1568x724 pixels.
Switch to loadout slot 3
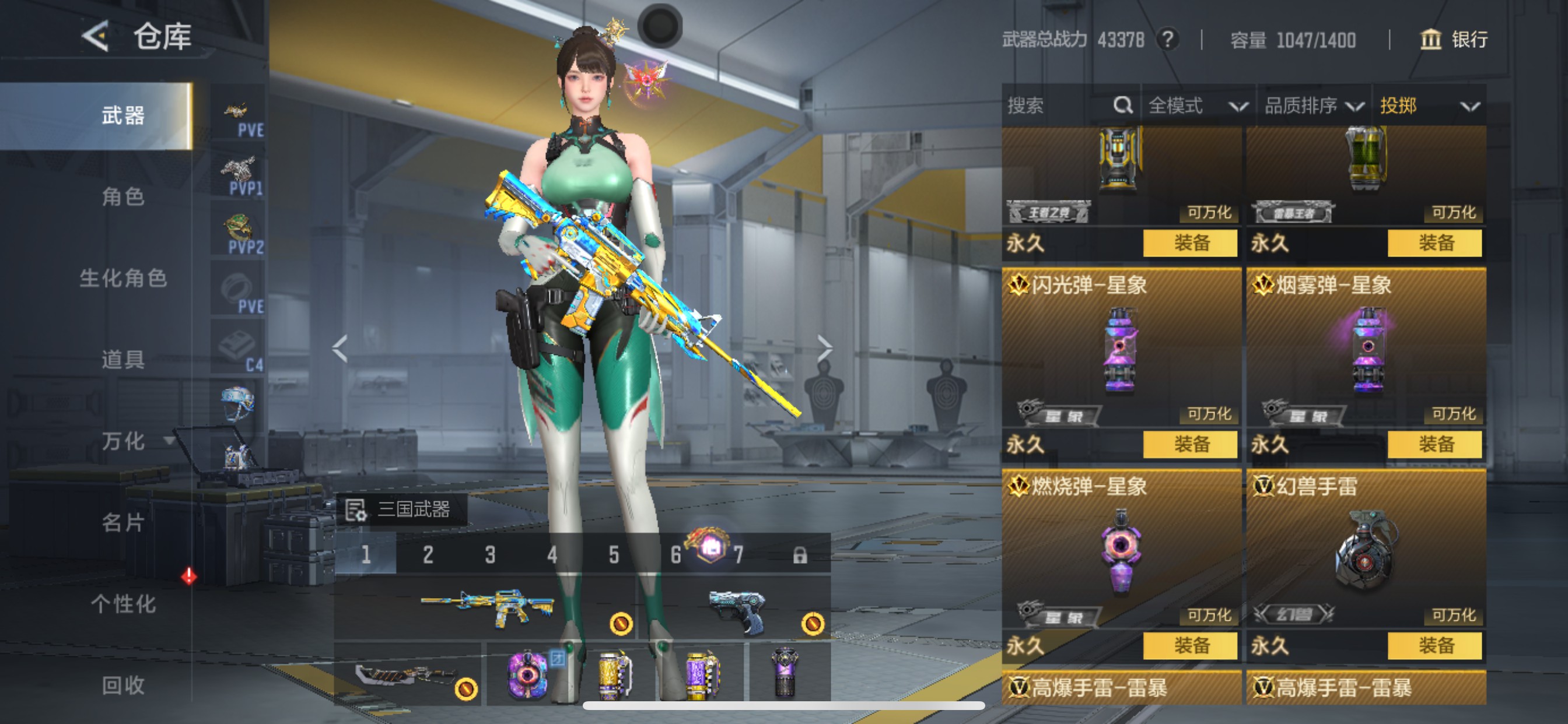(490, 554)
